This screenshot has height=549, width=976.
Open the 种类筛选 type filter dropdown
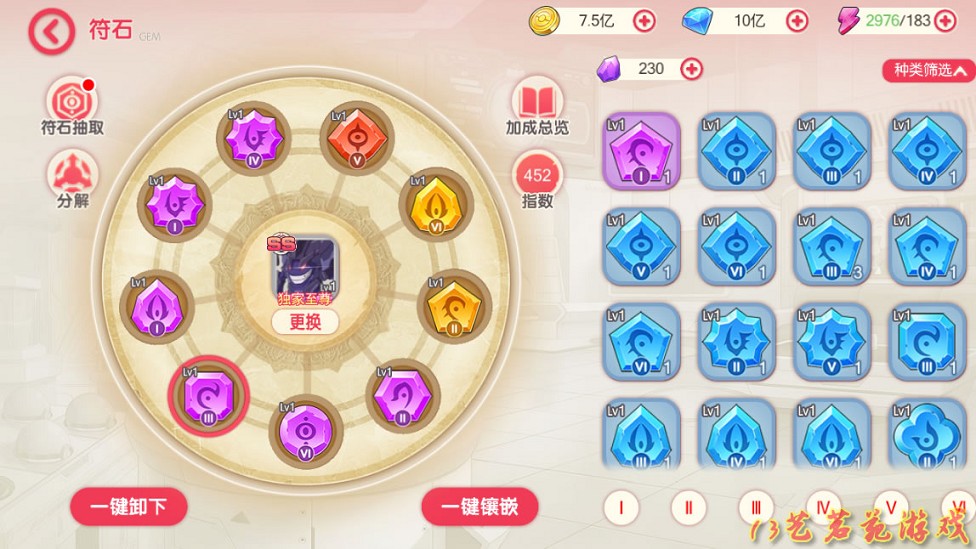928,70
